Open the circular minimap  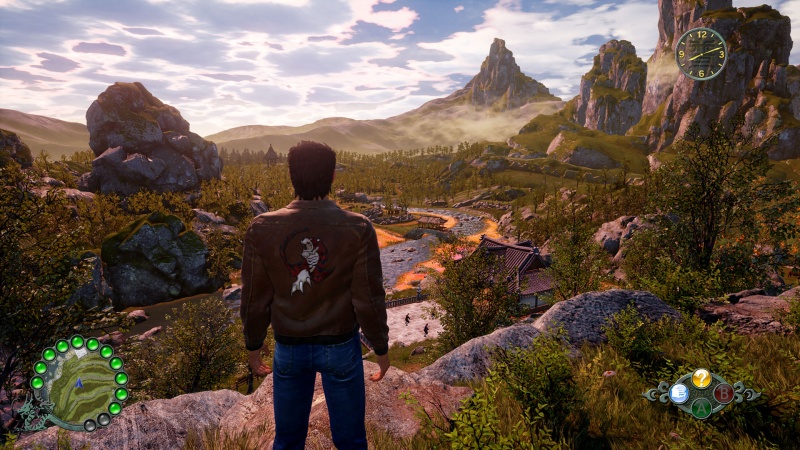coord(78,384)
